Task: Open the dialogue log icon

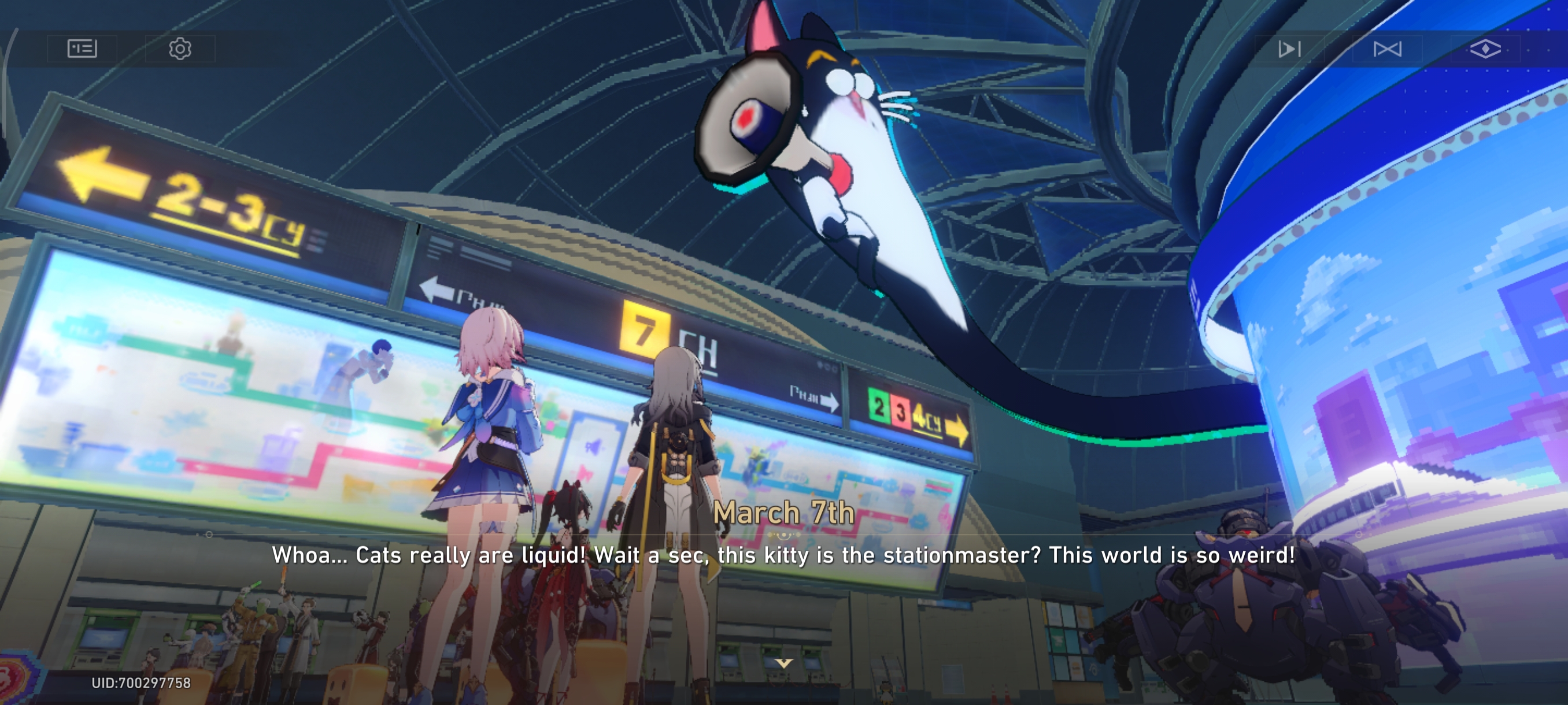Action: pyautogui.click(x=82, y=49)
